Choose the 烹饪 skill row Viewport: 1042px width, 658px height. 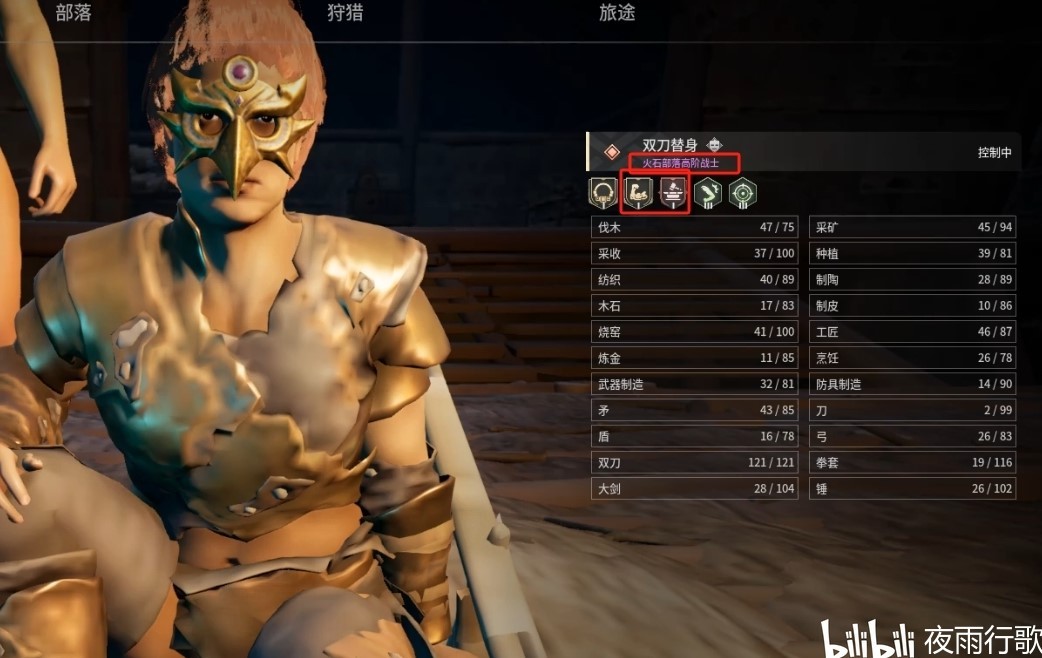(912, 358)
